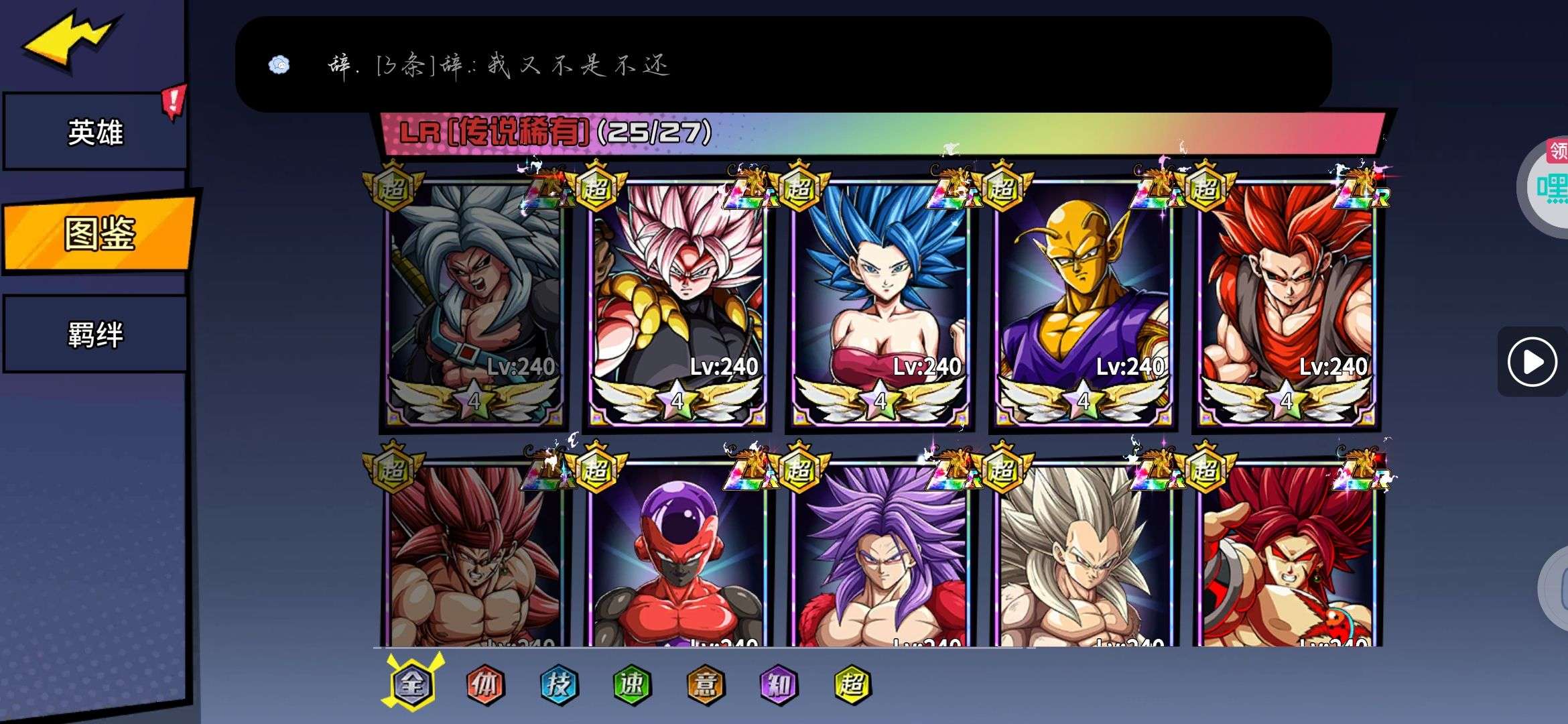The width and height of the screenshot is (1568, 724).
Task: Go back with the yellow lightning arrow
Action: (72, 40)
